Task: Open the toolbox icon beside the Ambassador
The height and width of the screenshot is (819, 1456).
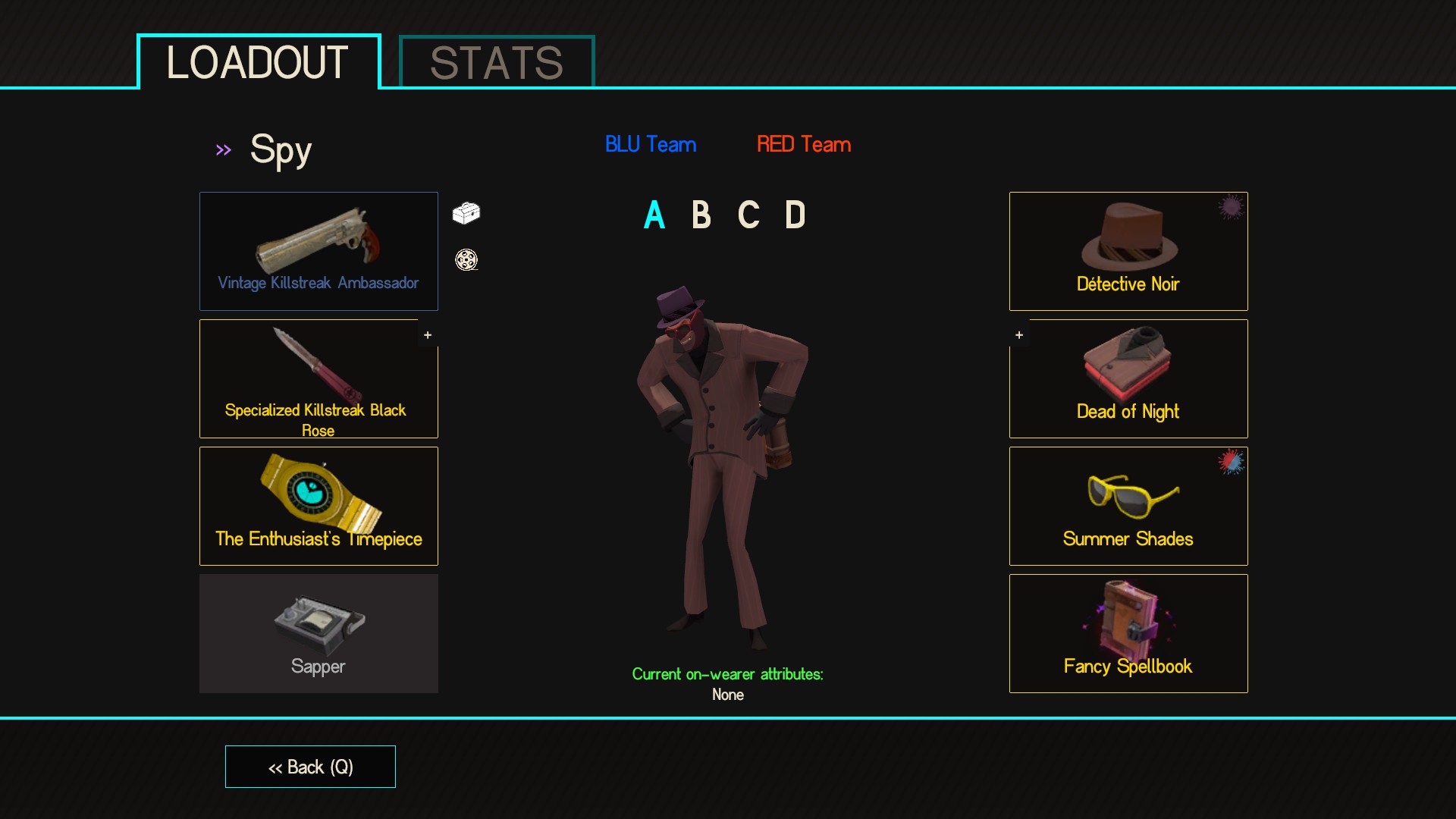Action: [x=466, y=213]
